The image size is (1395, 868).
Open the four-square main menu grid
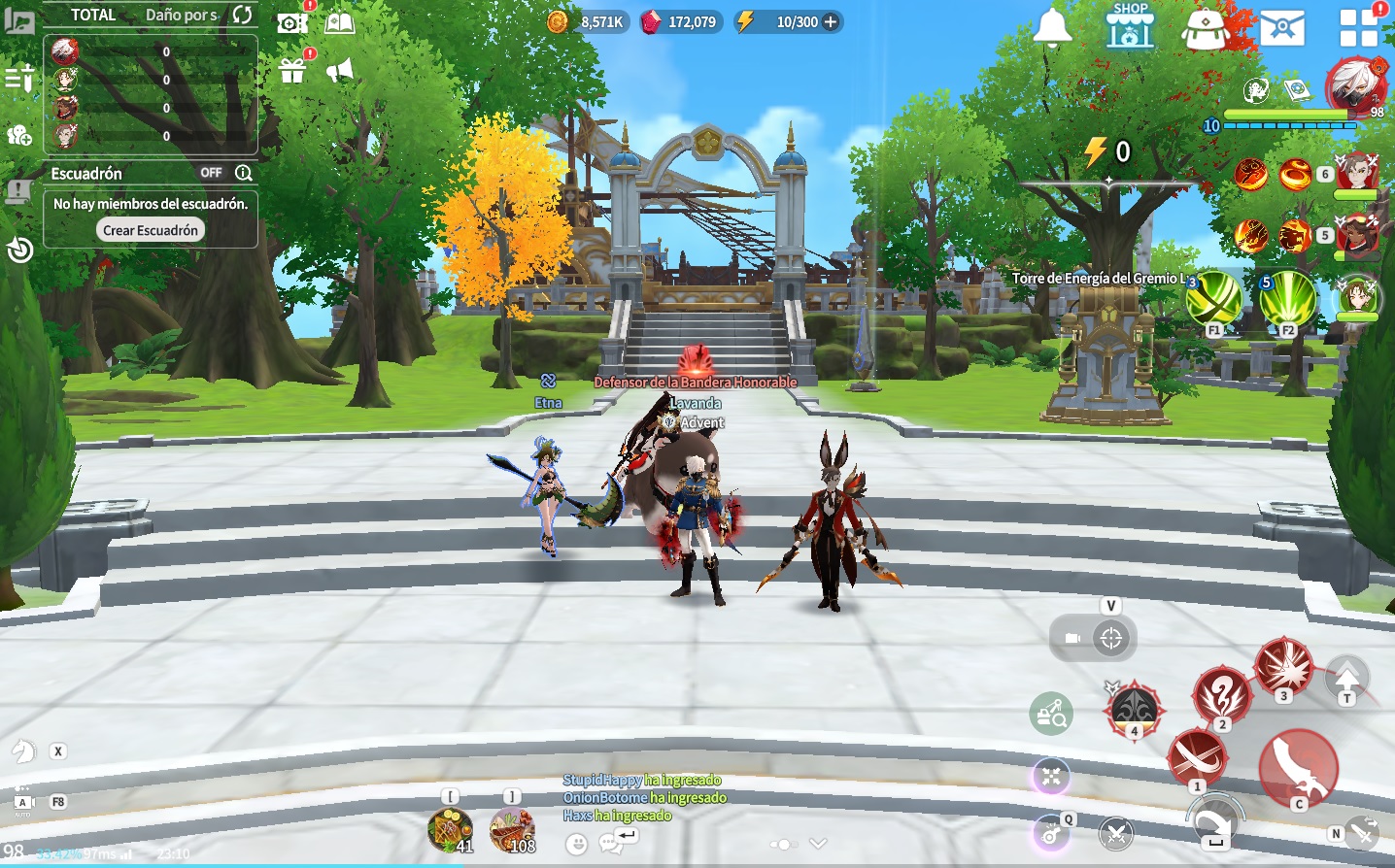[1358, 27]
